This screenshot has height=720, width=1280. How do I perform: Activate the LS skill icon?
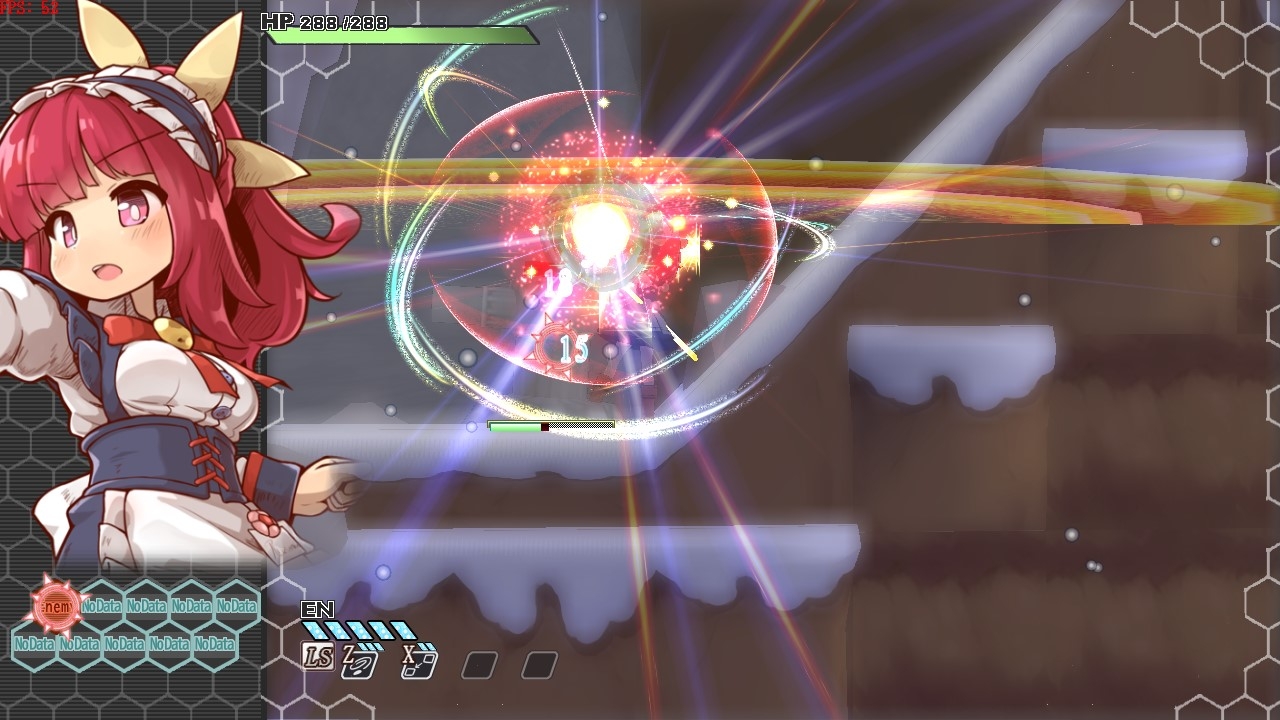(318, 657)
